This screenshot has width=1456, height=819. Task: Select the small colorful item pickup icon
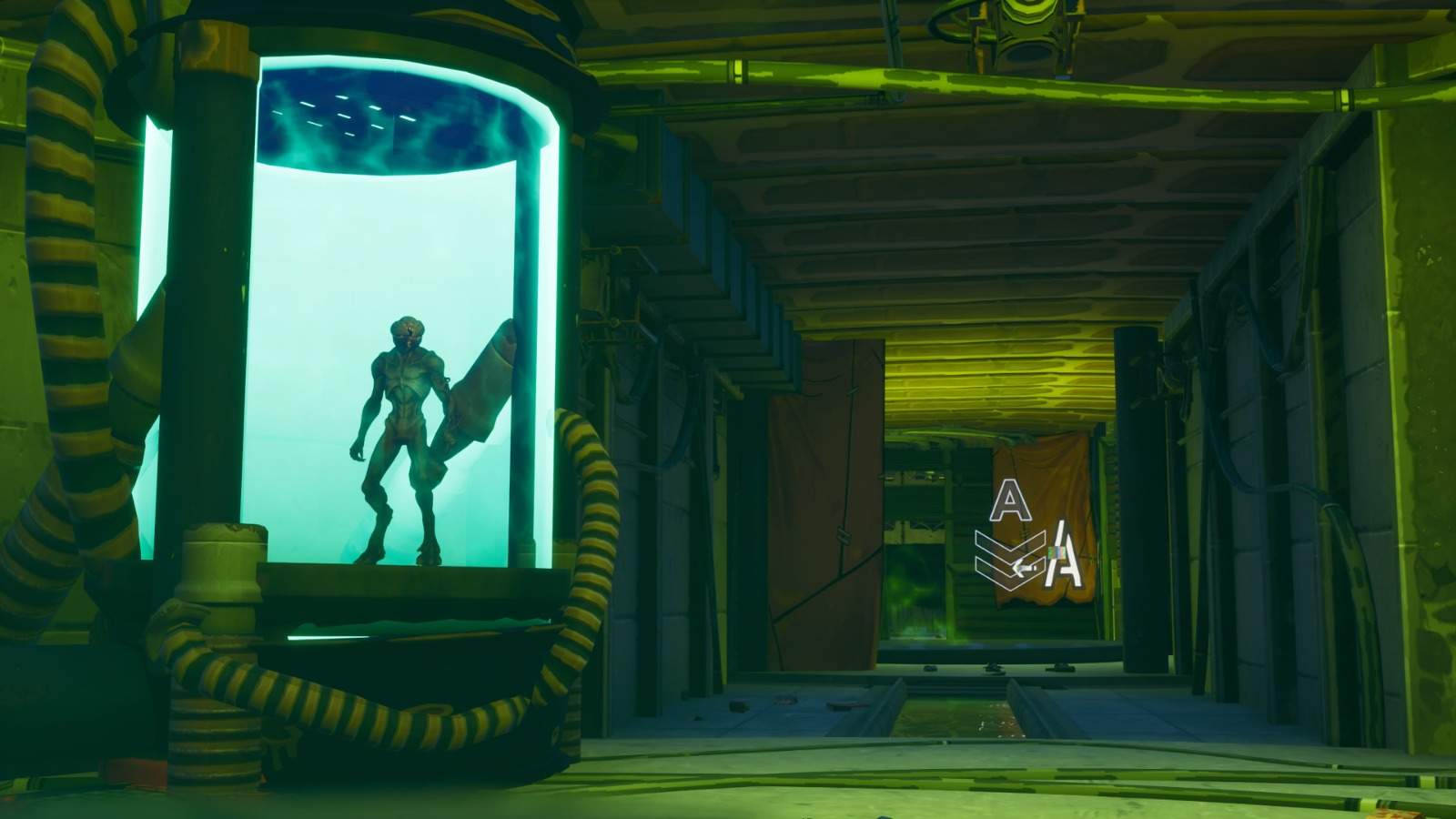coord(1056,552)
